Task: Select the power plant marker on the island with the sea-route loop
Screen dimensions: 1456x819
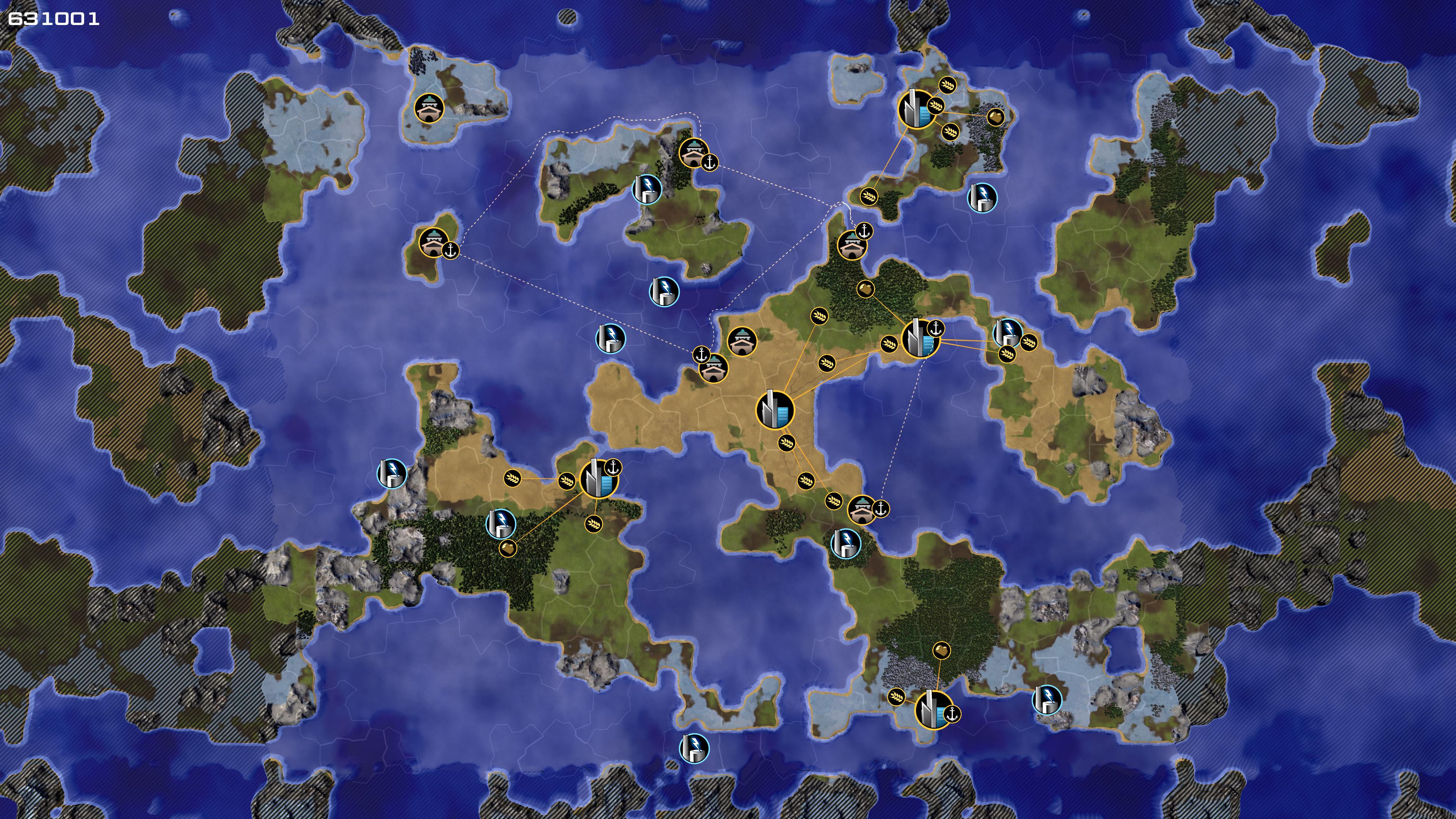Action: (646, 188)
